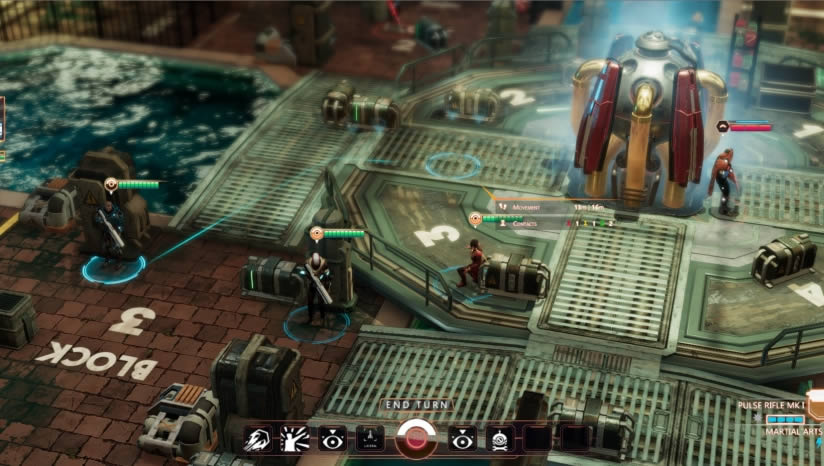Select the ability icon with small text label
This screenshot has width=824, height=466.
tap(369, 438)
